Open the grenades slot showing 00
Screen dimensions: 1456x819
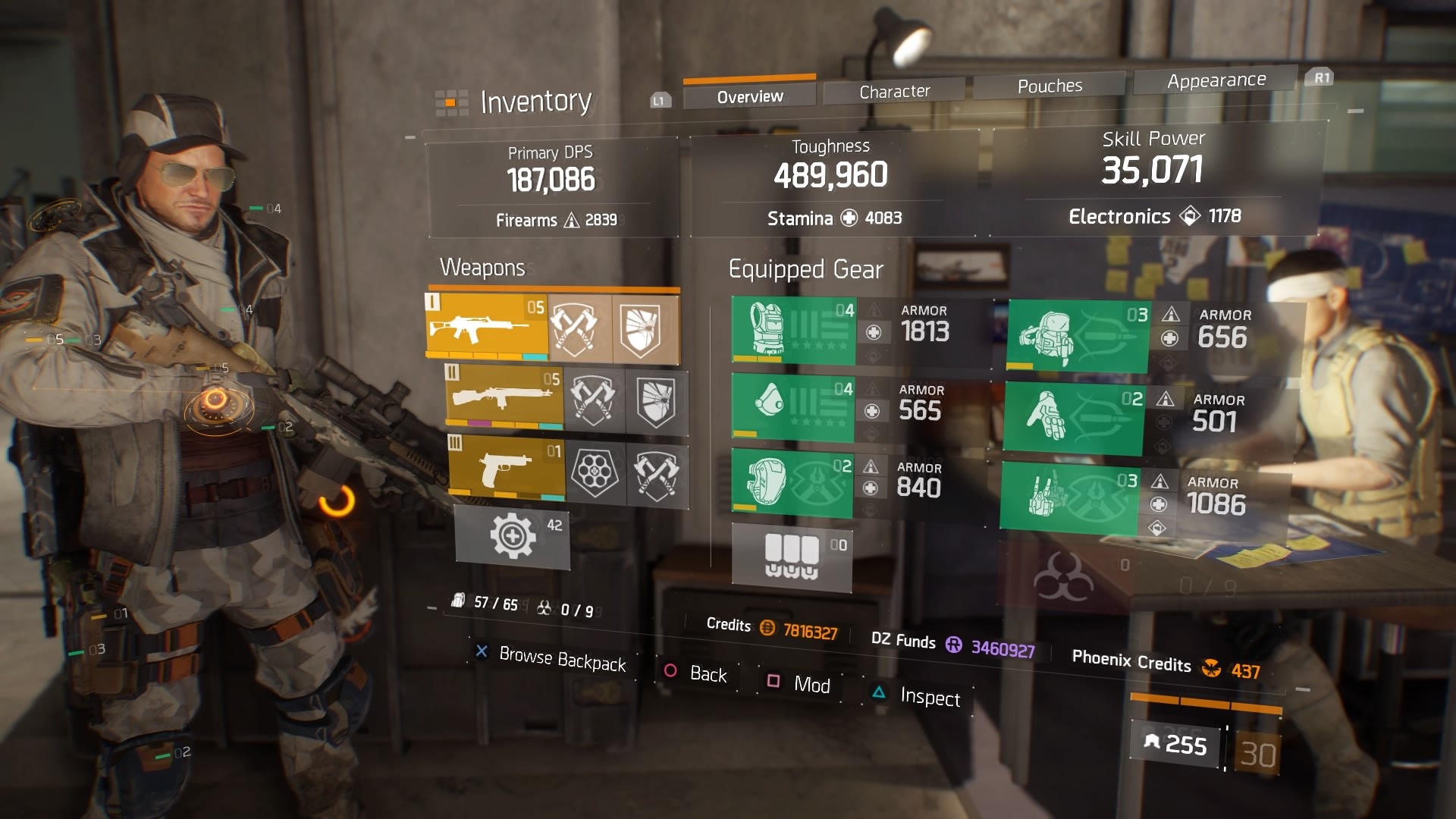point(792,557)
